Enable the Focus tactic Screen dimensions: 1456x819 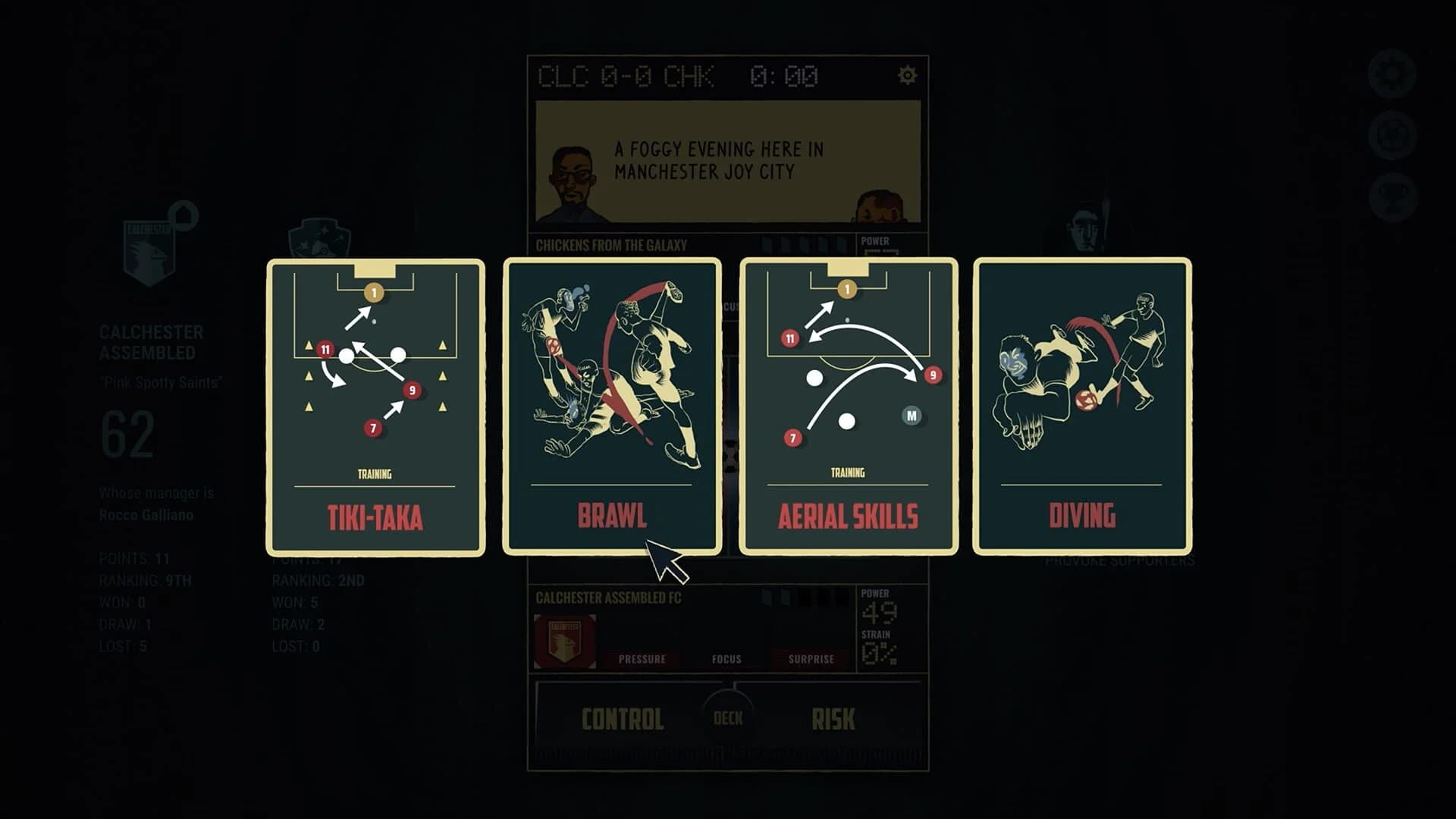click(x=726, y=659)
